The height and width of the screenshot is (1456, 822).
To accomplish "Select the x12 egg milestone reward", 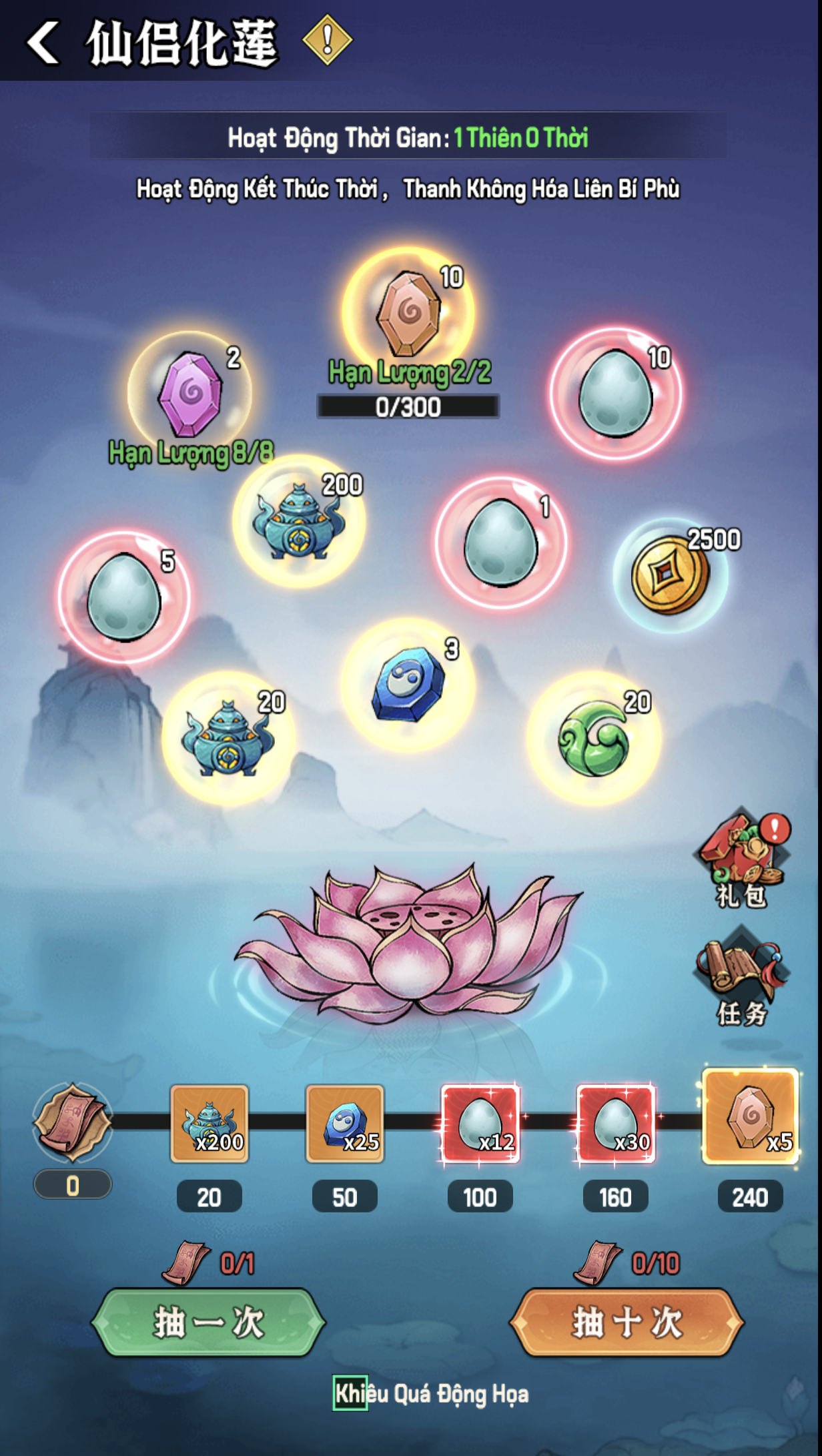I will [x=480, y=1124].
